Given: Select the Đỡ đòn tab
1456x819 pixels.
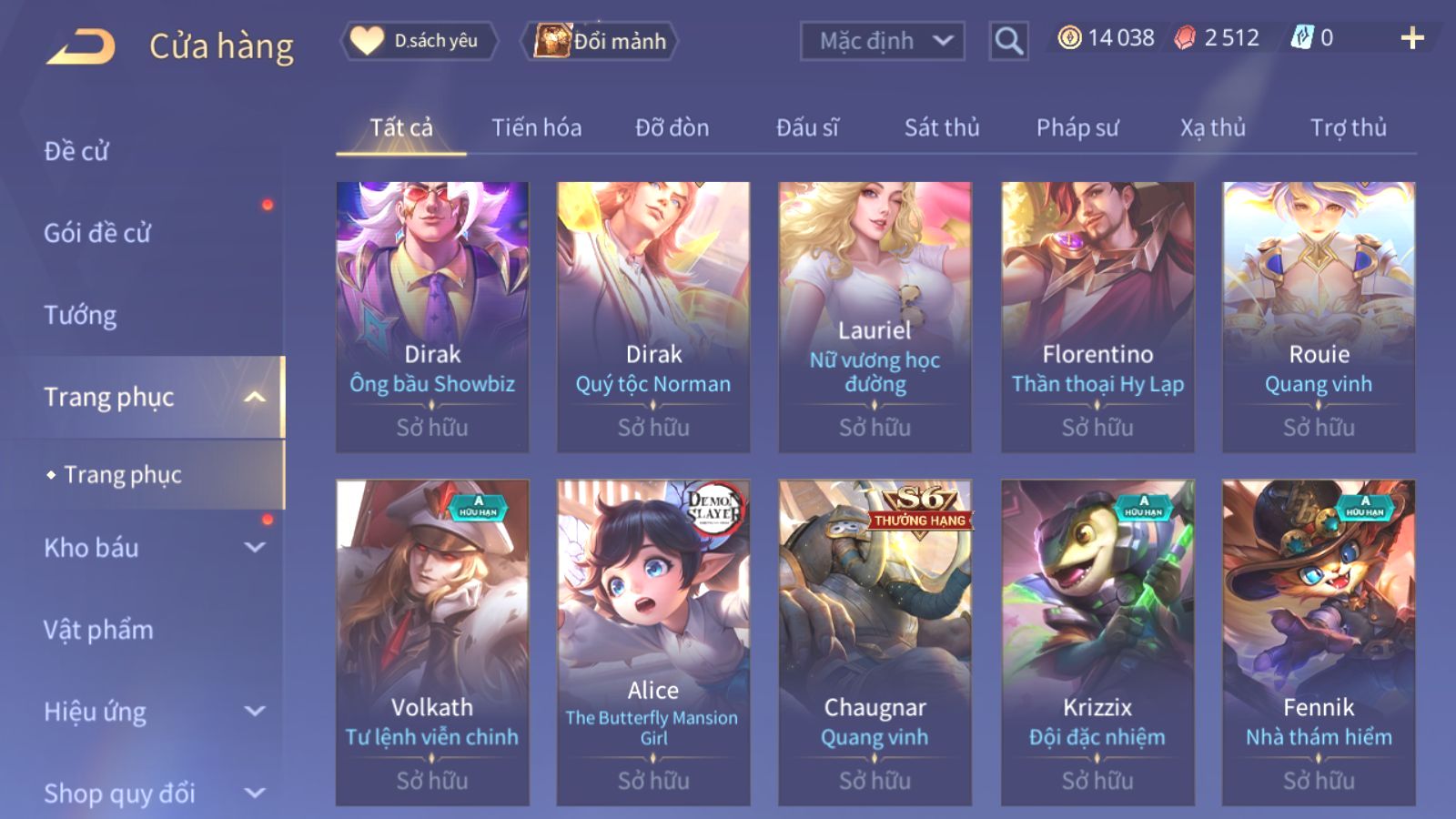Looking at the screenshot, I should click(672, 127).
